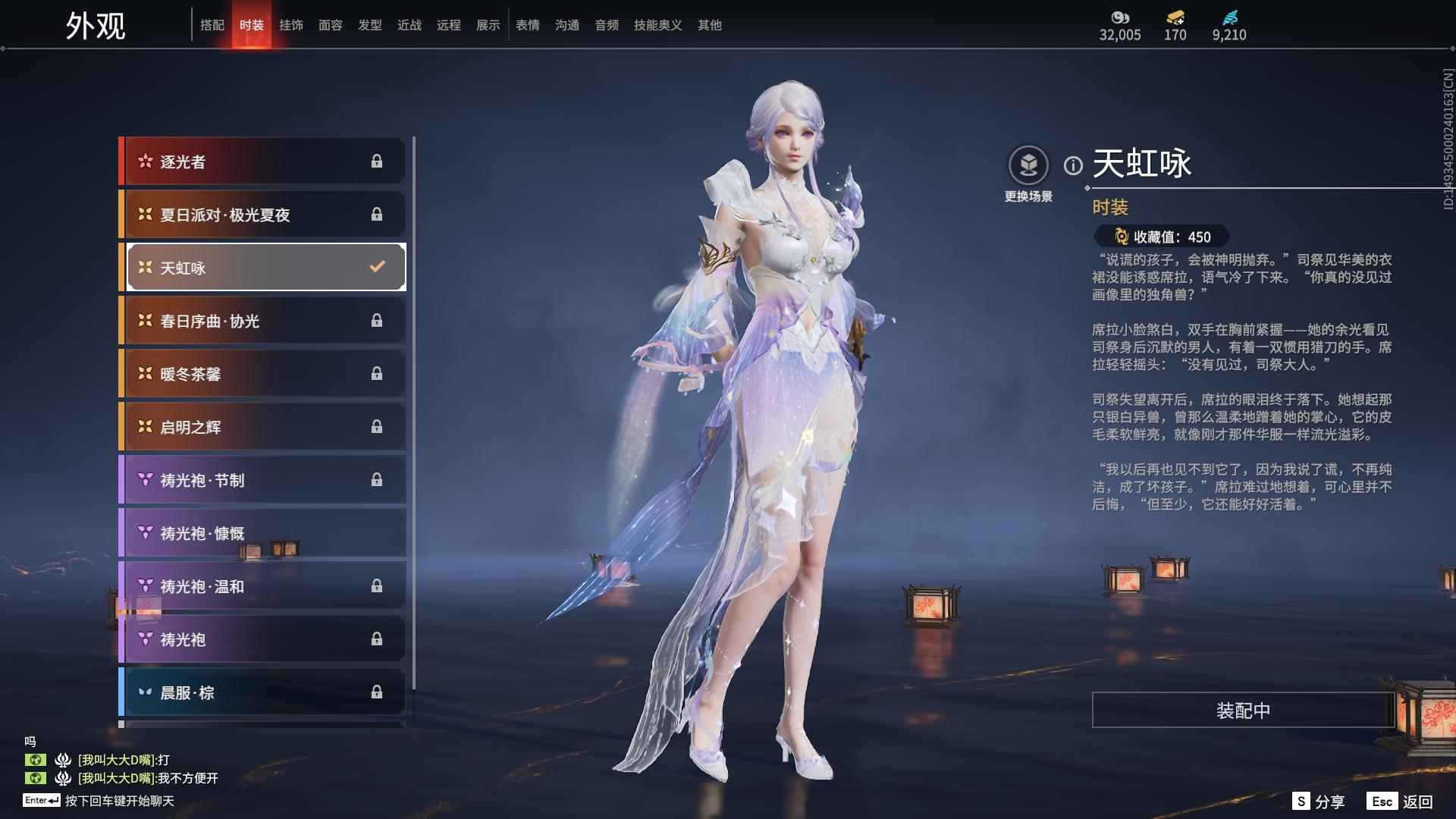Click the star icon on 逐光者 entry

144,161
